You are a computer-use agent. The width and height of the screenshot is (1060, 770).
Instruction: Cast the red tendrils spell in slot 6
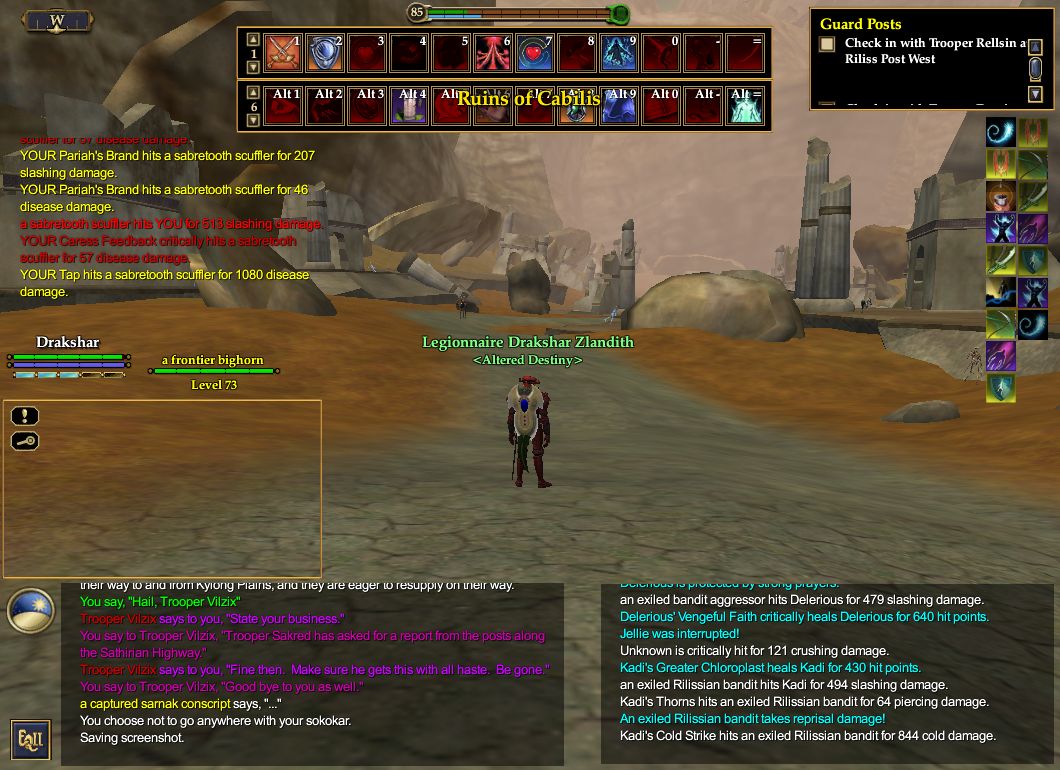coord(494,52)
